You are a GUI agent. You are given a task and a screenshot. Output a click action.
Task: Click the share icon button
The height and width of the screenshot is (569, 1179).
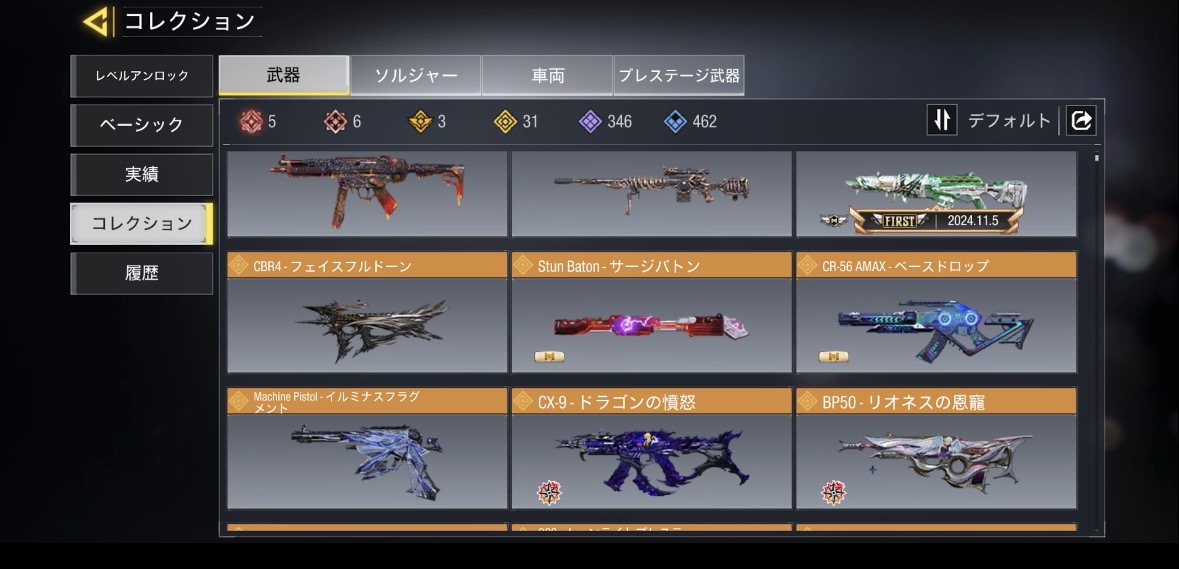(1081, 121)
